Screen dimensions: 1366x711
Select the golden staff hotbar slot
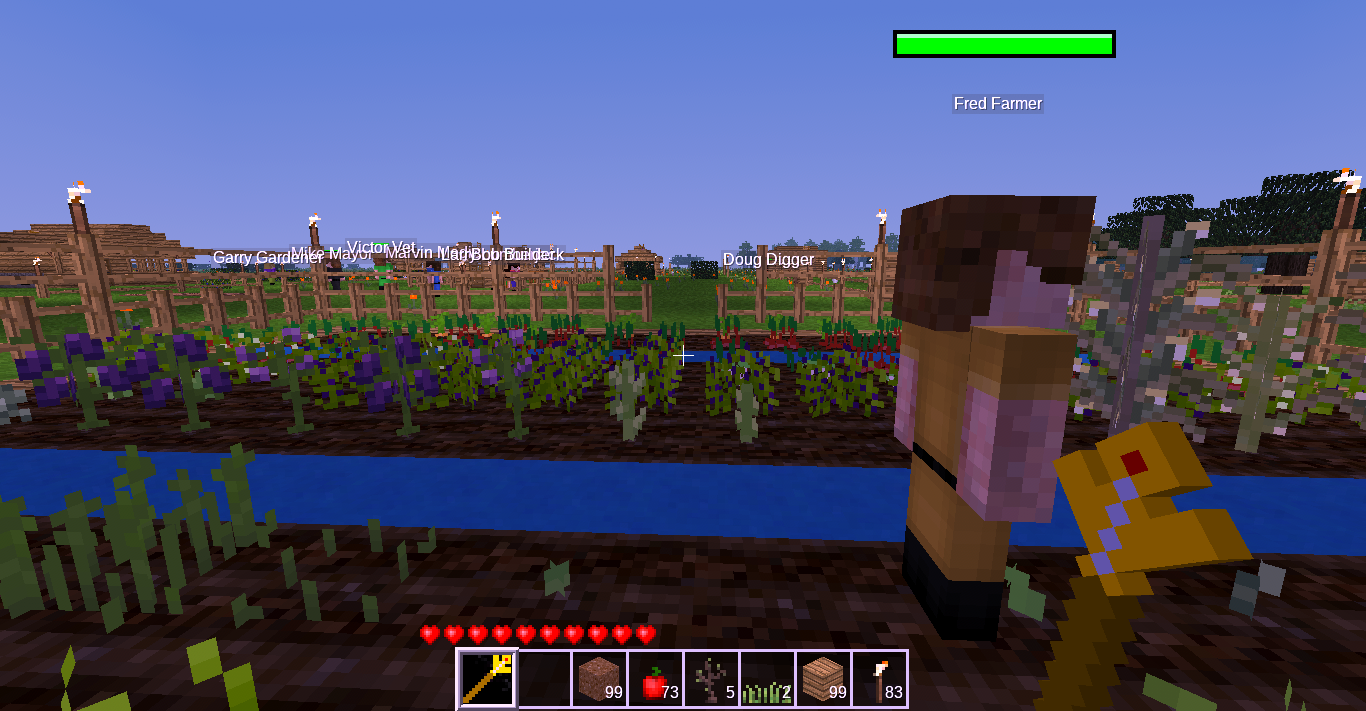click(487, 679)
